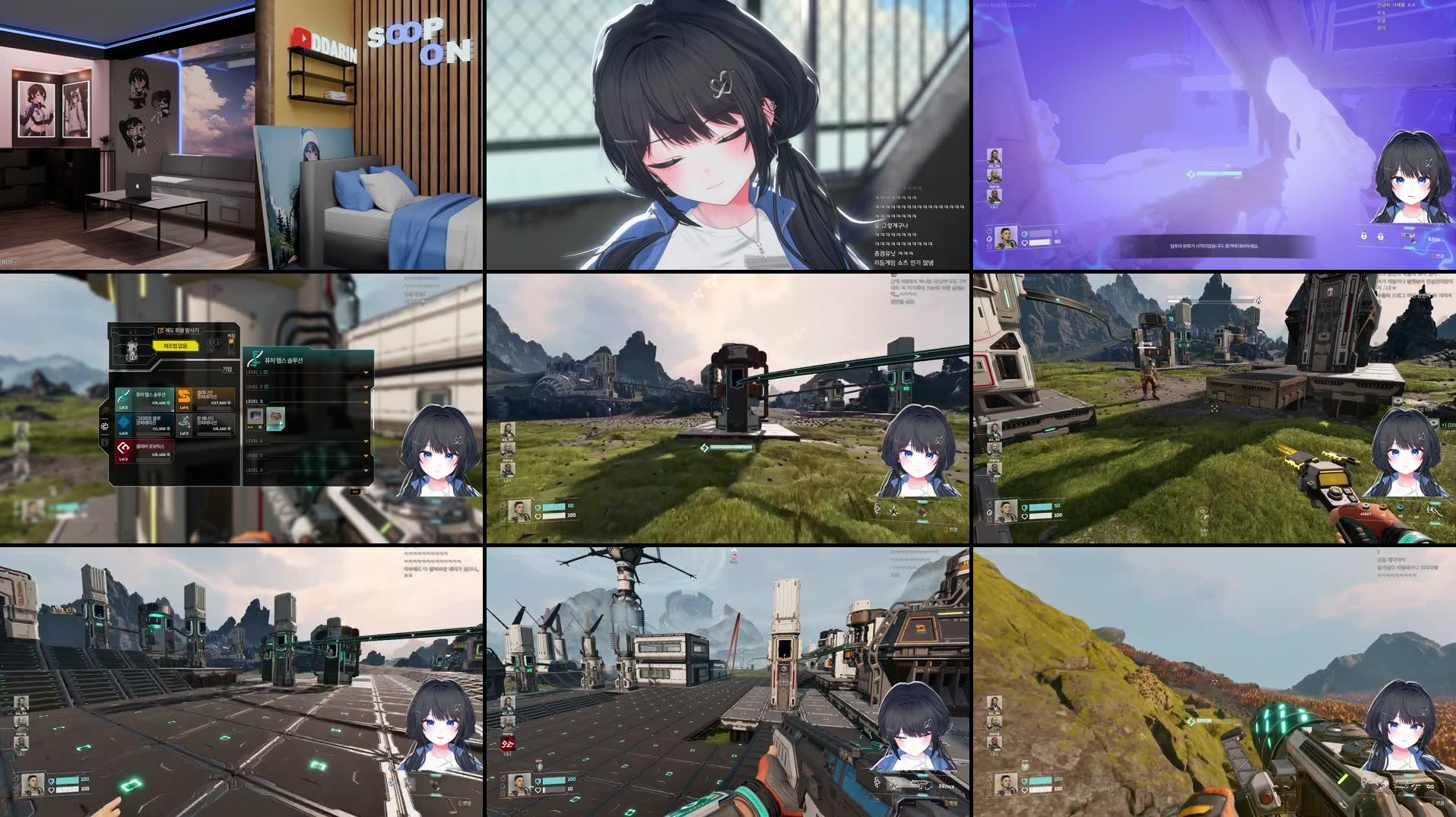Collapse the LEVEL 3 section
Image resolution: width=1456 pixels, height=817 pixels.
tap(366, 401)
